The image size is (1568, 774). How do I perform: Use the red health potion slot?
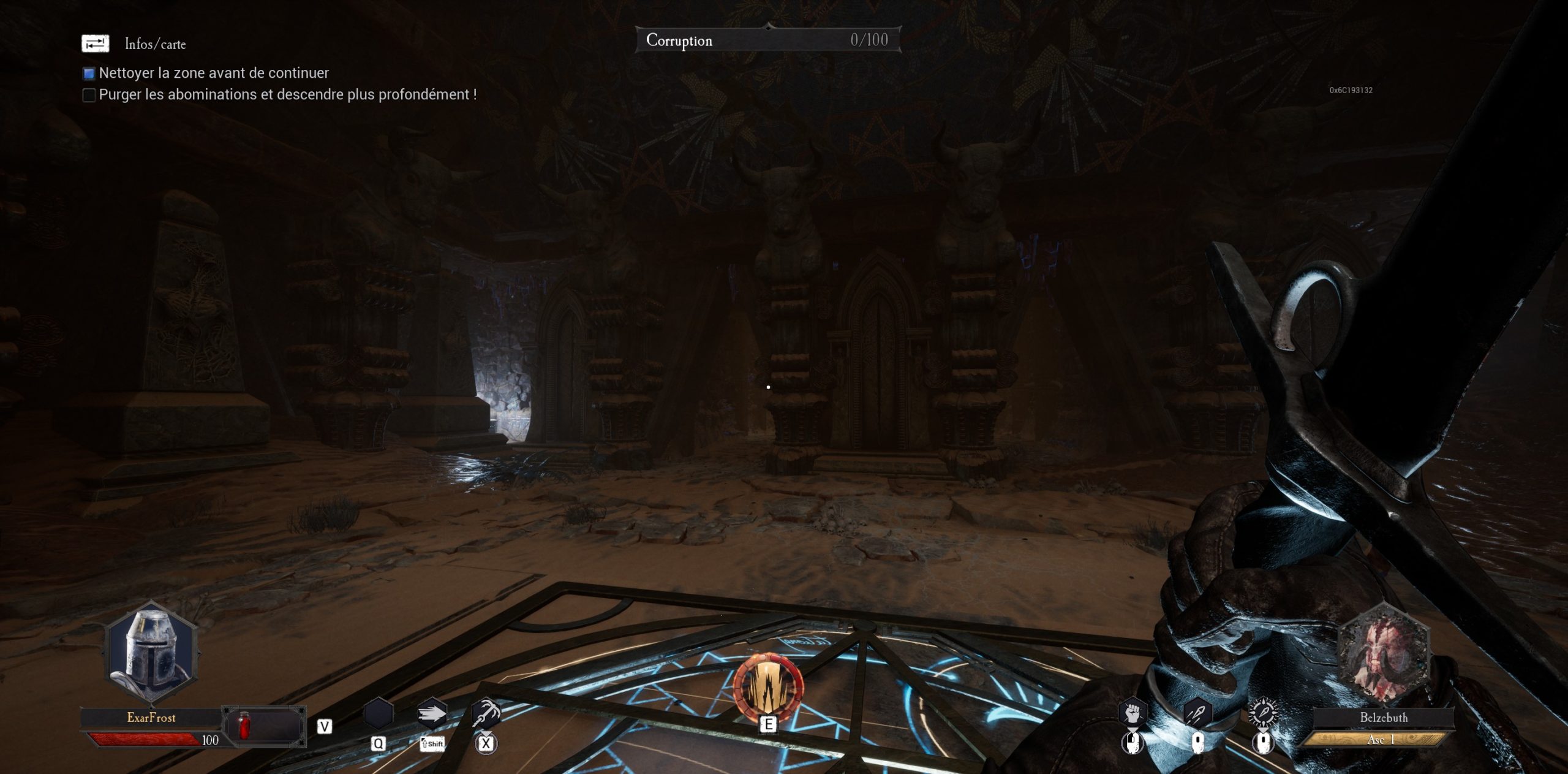coord(244,726)
